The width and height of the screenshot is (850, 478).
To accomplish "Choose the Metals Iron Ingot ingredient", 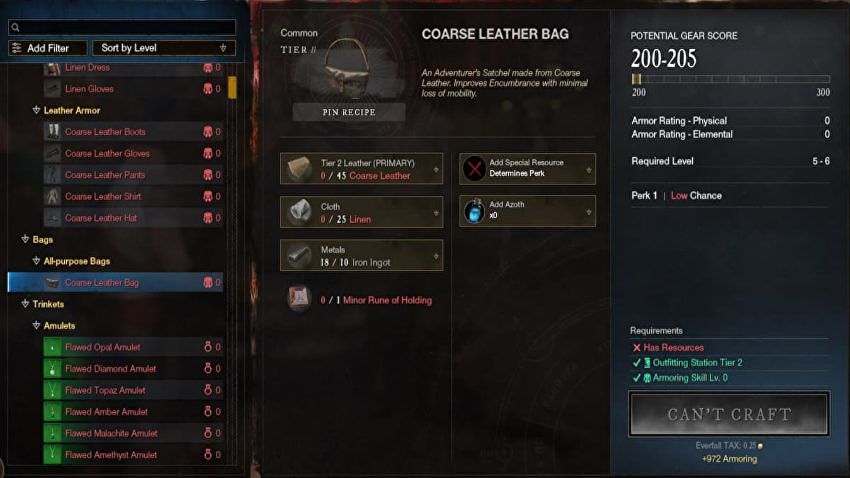I will pyautogui.click(x=362, y=255).
